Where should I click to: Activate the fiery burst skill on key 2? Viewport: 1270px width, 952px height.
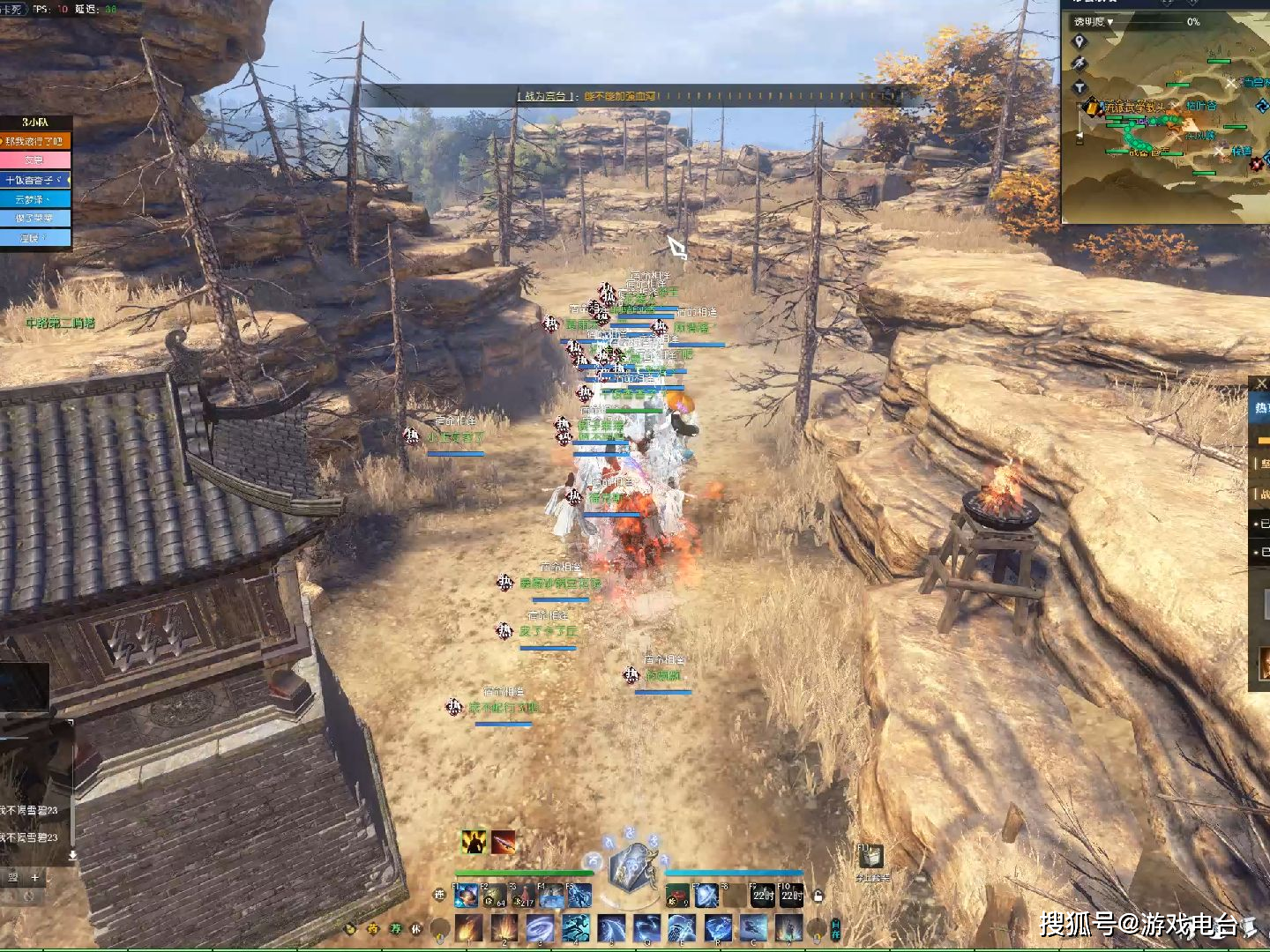504,928
